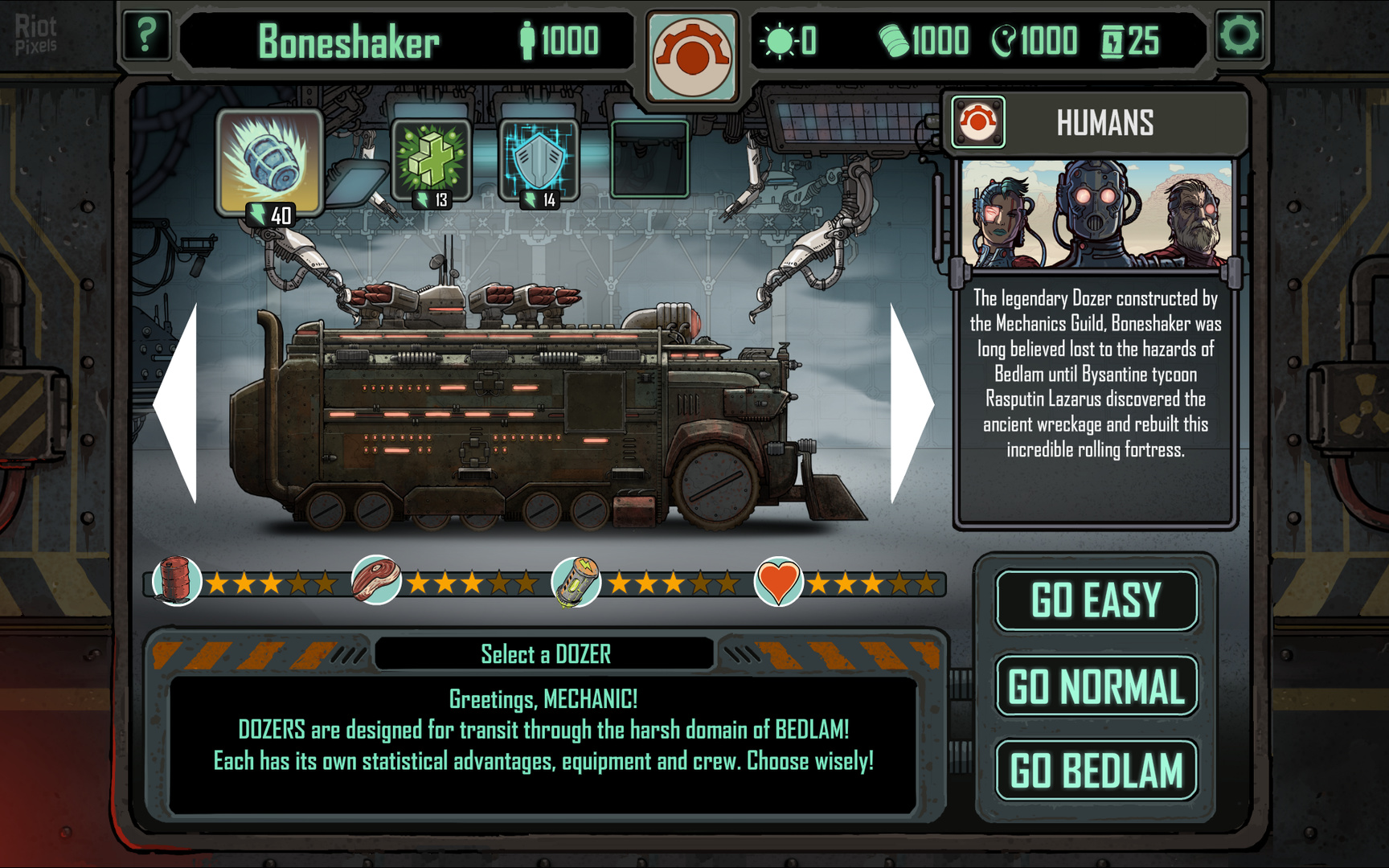Show the next dozer with right arrow
1389x868 pixels.
click(911, 403)
